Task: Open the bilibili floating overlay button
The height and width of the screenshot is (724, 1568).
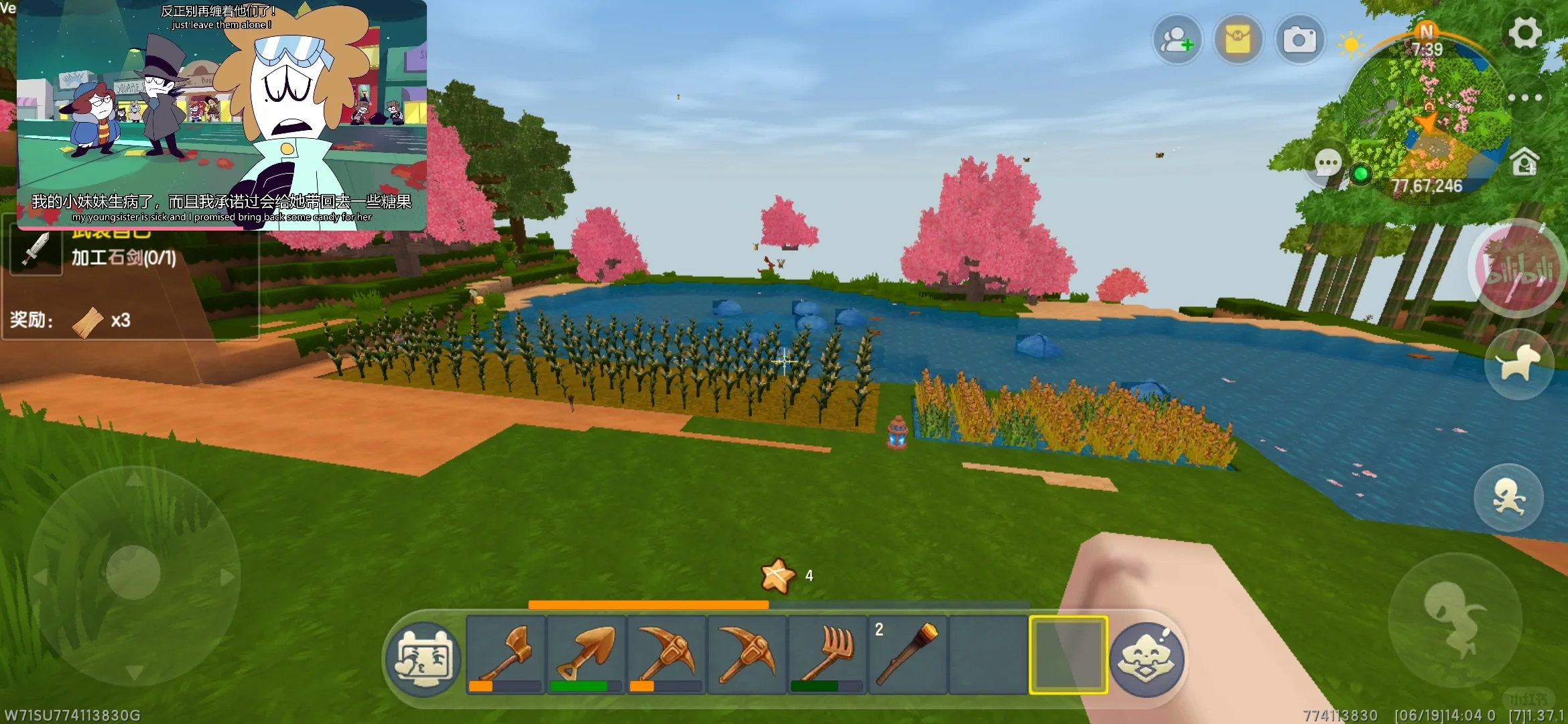Action: (1518, 268)
